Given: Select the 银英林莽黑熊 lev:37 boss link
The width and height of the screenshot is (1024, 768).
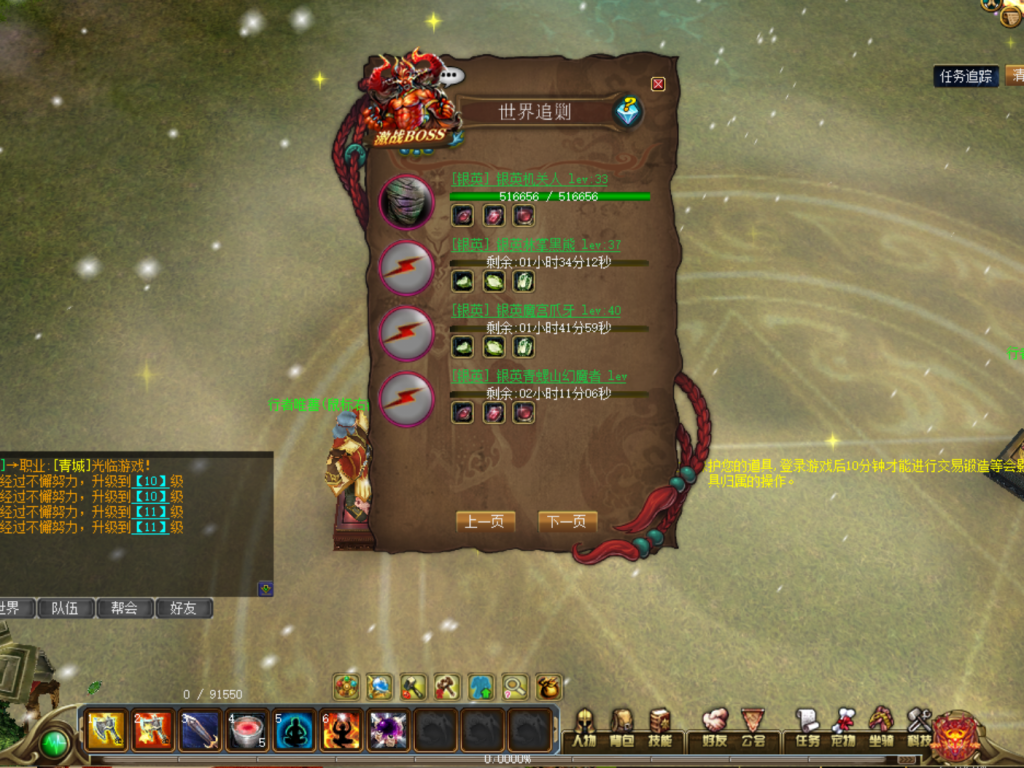Looking at the screenshot, I should pos(535,245).
